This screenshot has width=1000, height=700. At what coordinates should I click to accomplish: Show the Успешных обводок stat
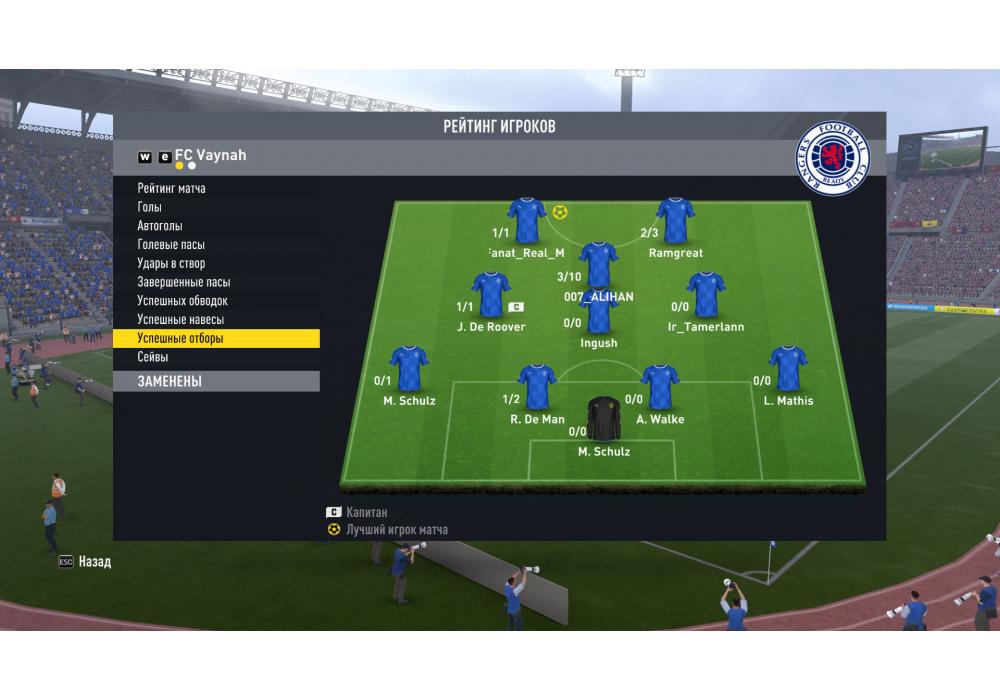coord(182,300)
